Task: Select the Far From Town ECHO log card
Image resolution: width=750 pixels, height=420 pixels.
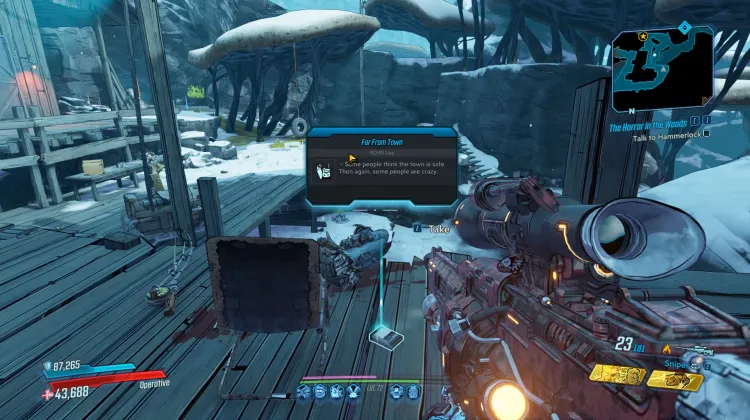Action: click(x=380, y=166)
